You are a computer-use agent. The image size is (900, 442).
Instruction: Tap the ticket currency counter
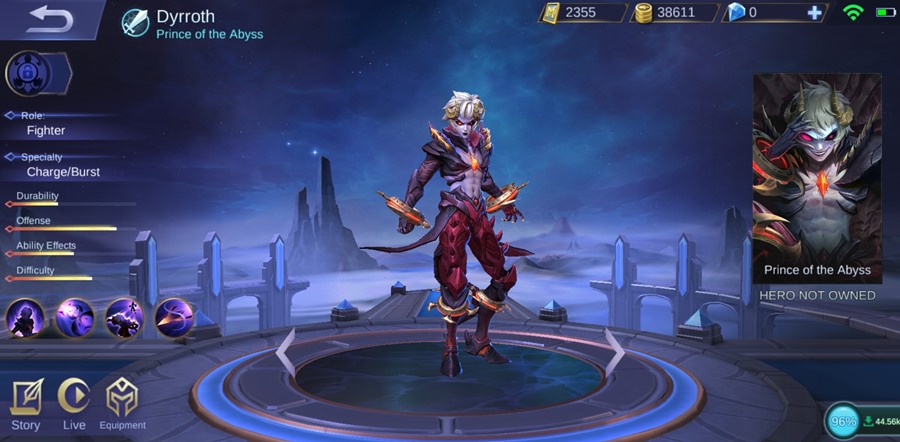582,13
